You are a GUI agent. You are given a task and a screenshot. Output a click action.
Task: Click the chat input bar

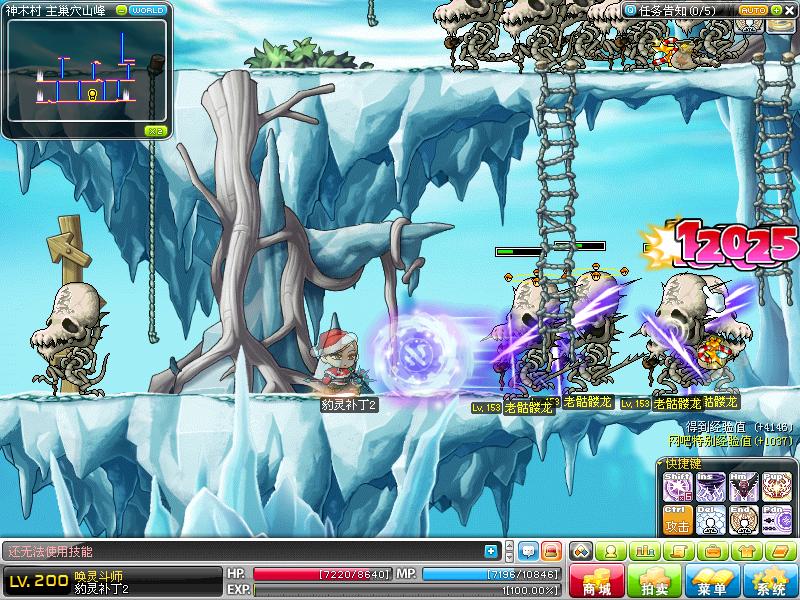point(240,551)
